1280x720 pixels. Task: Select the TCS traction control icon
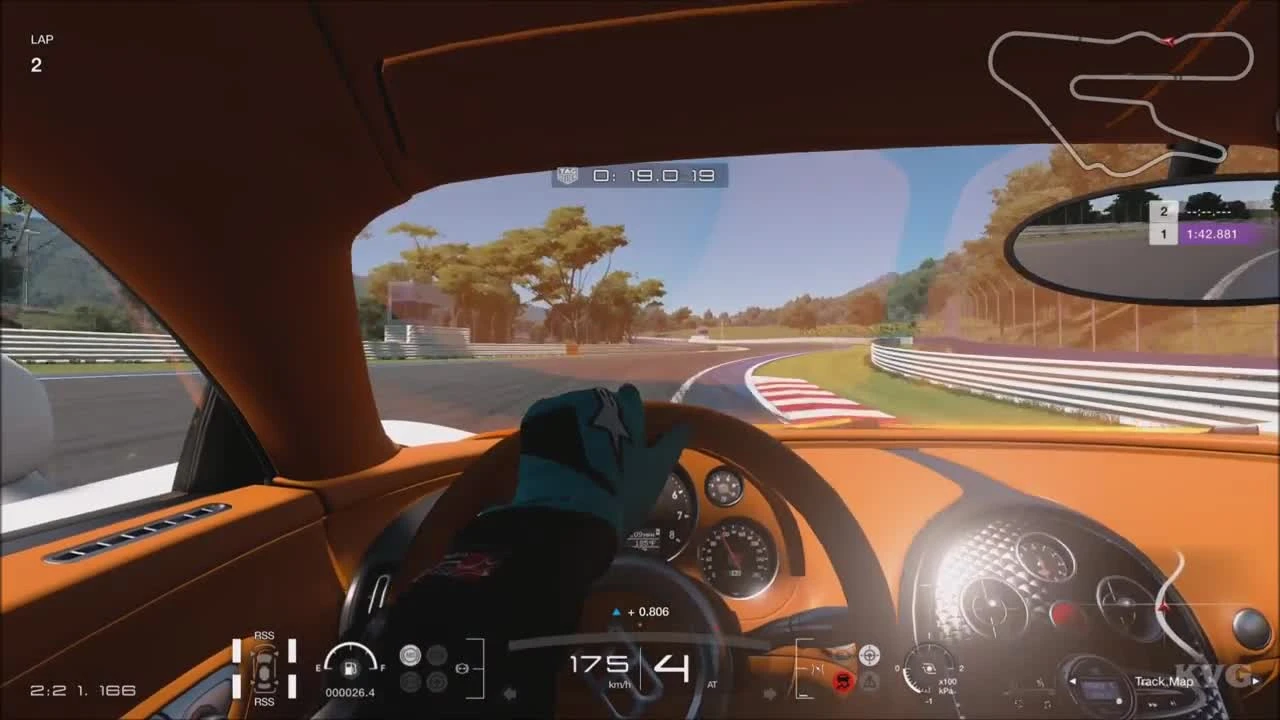[x=410, y=655]
